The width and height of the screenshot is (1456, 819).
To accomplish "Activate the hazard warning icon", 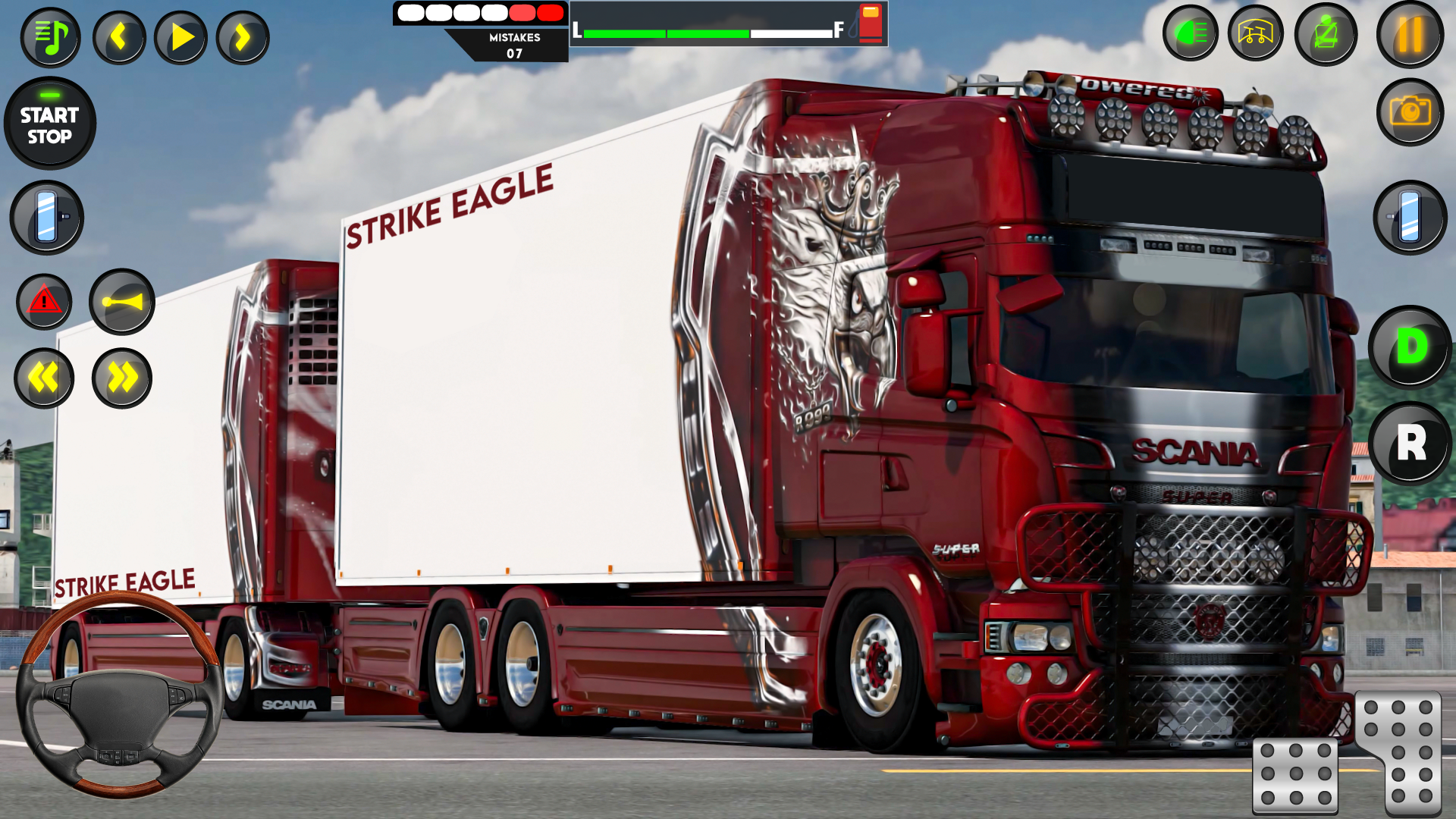I will click(x=45, y=302).
